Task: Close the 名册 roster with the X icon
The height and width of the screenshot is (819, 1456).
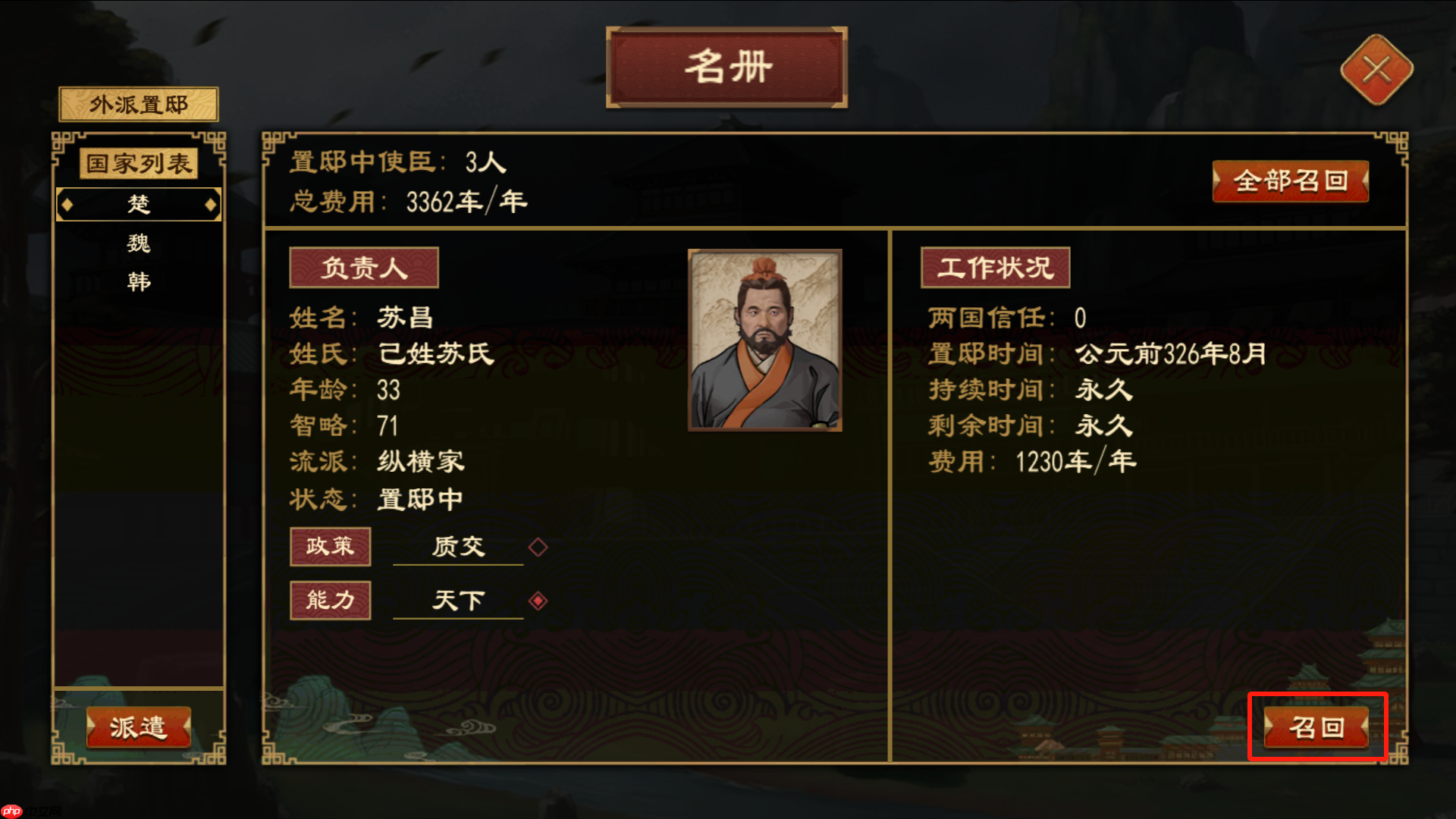Action: tap(1377, 70)
